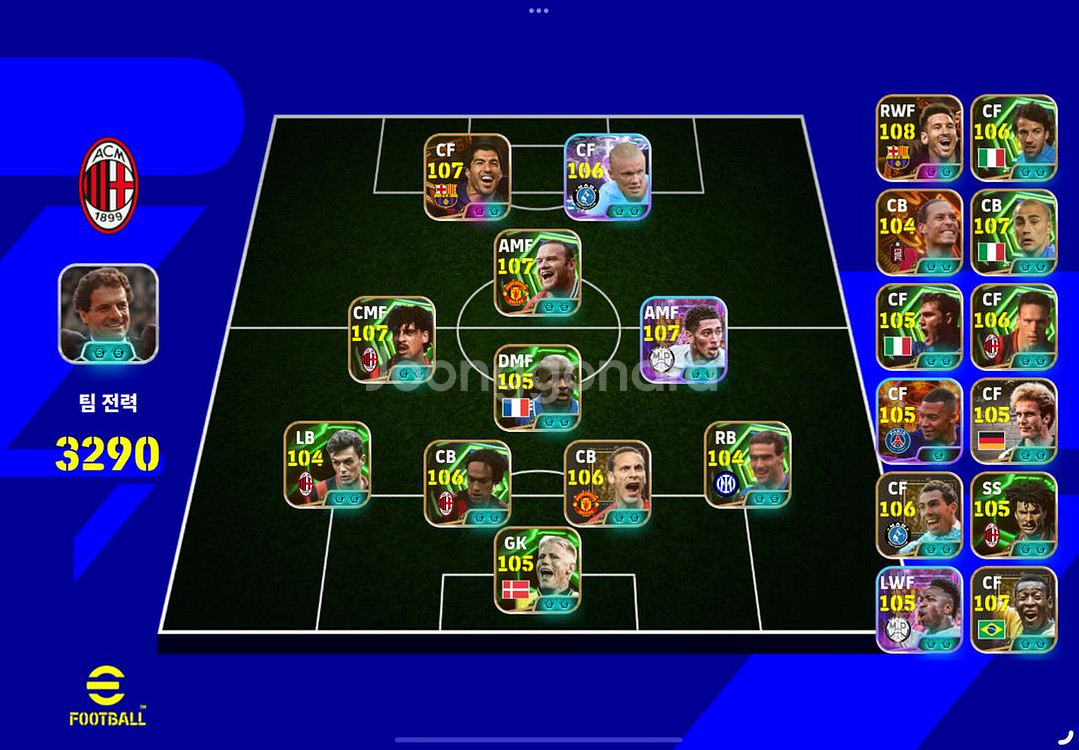Open the manager portrait card
Screen dimensions: 1079x750
tap(108, 313)
